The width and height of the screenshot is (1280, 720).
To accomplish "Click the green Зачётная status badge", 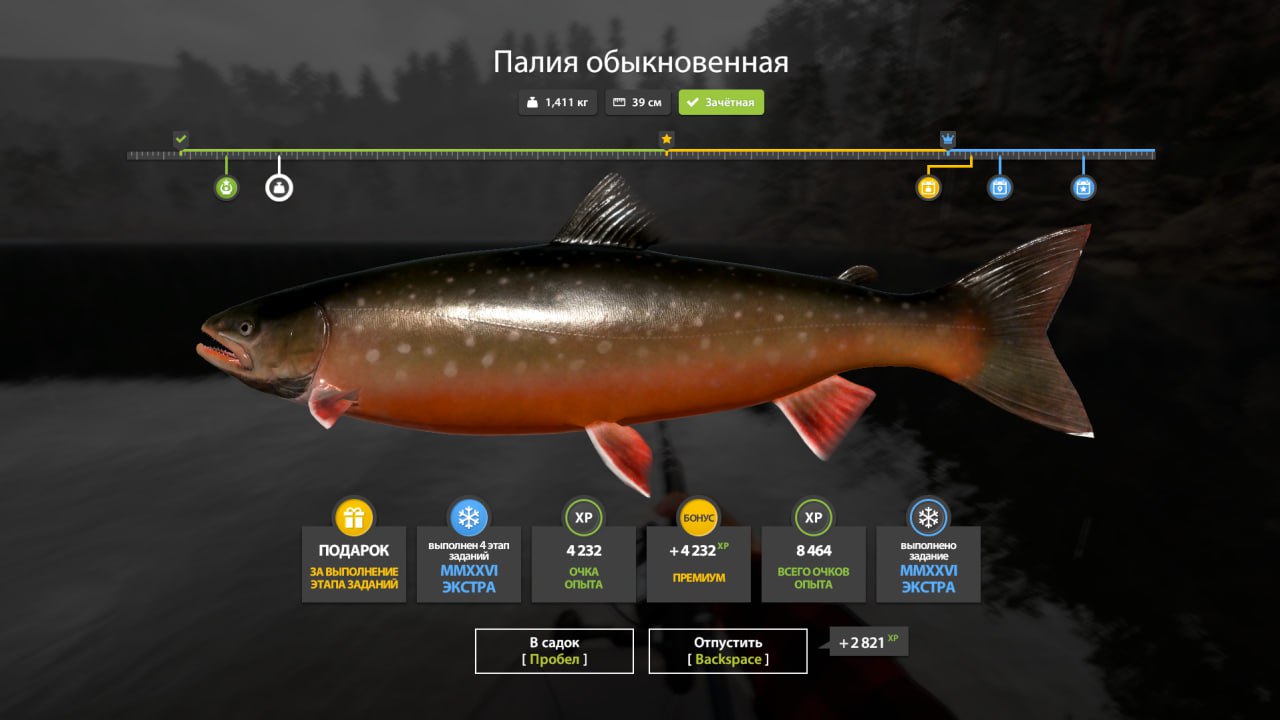I will point(721,102).
